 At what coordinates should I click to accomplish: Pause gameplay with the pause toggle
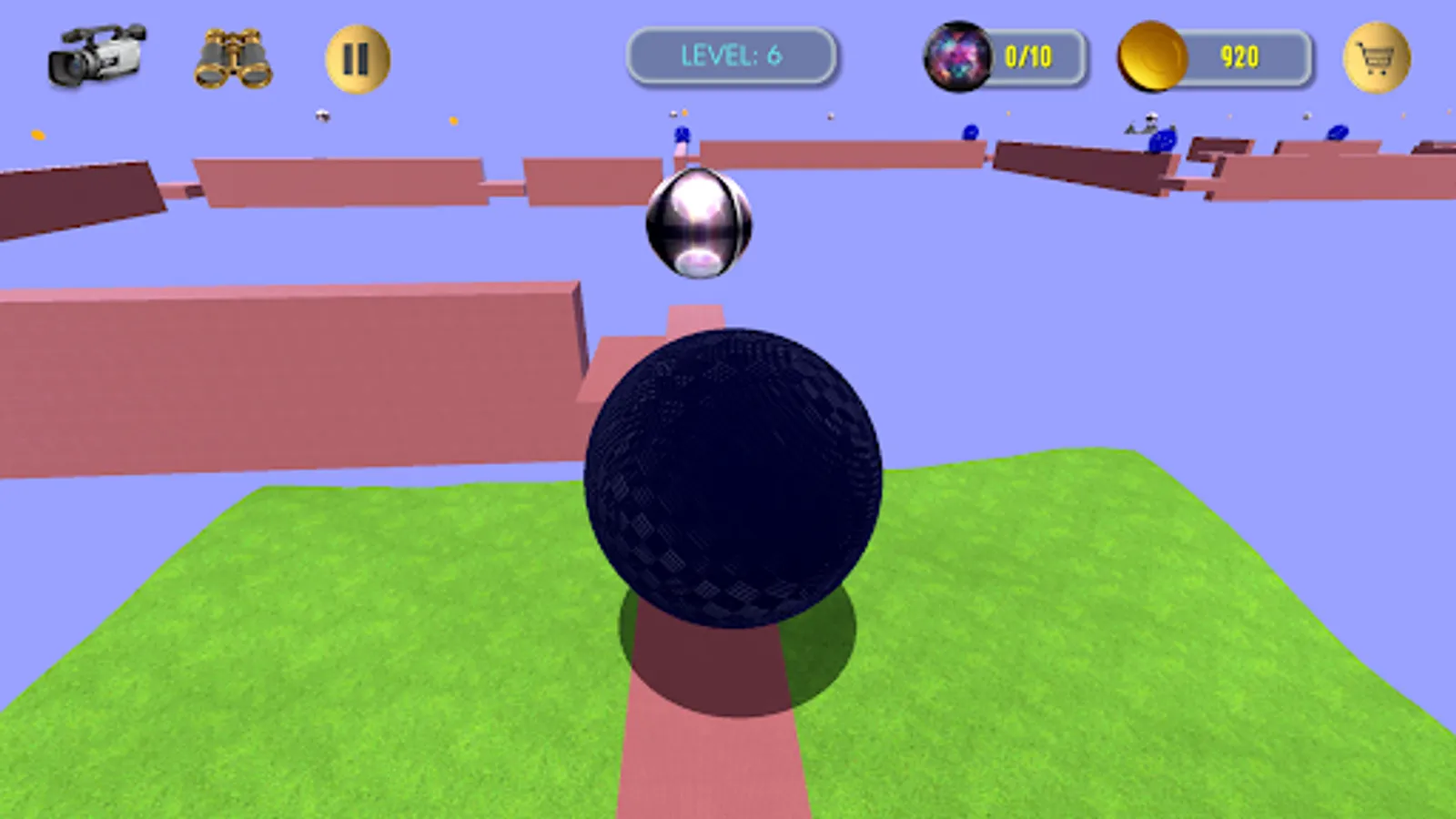[x=357, y=56]
